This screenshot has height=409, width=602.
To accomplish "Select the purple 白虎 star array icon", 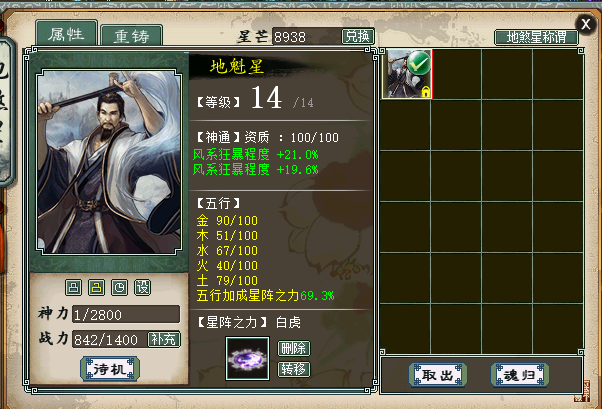I will click(246, 359).
